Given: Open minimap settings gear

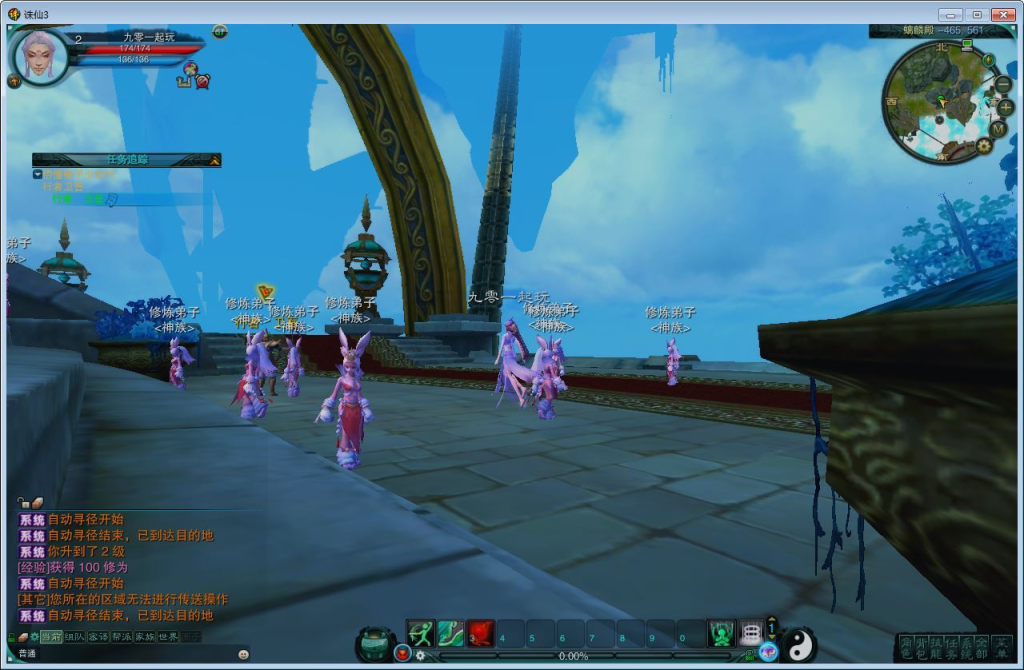Looking at the screenshot, I should click(x=984, y=146).
